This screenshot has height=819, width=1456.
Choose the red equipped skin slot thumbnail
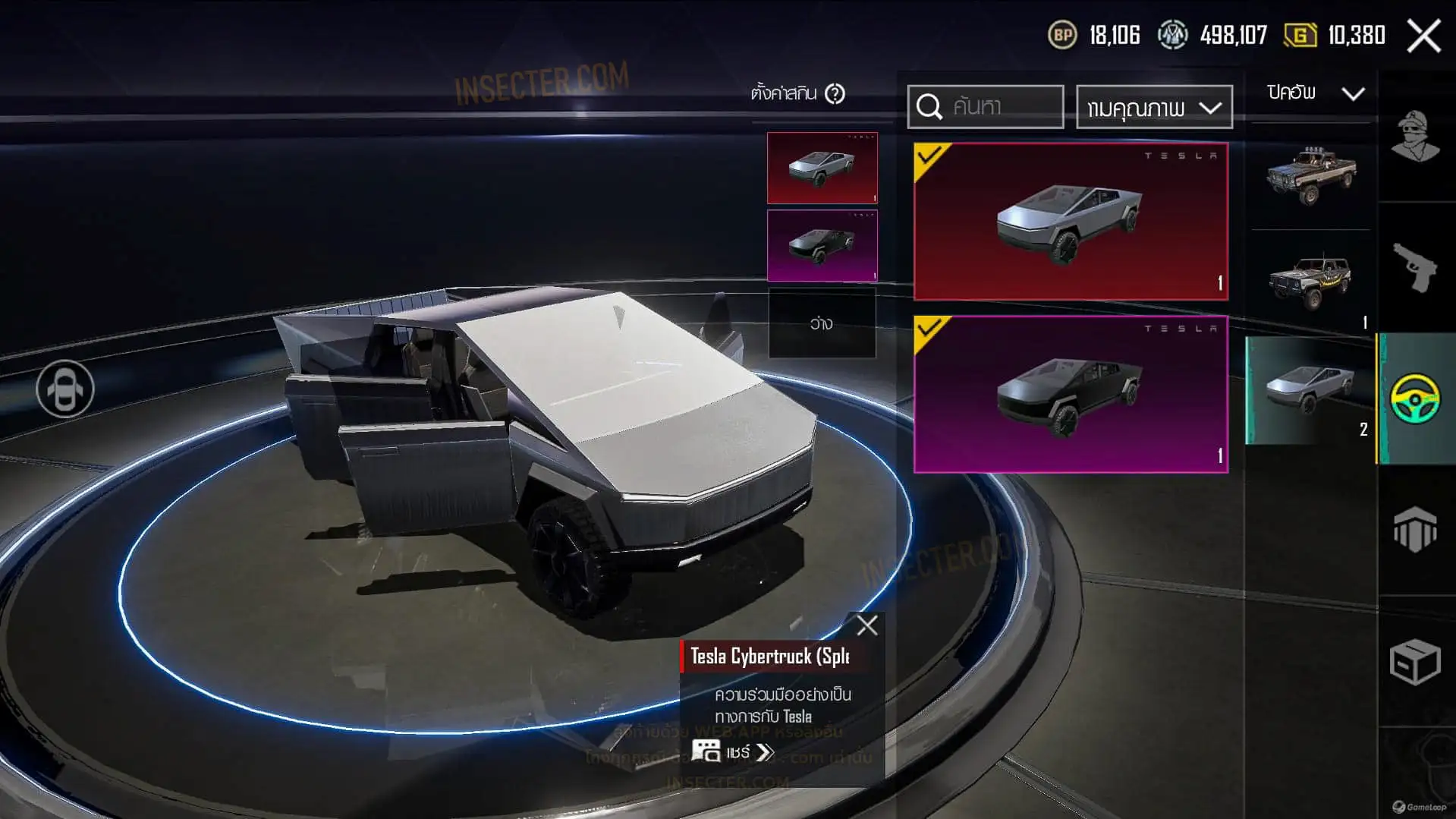pos(822,168)
